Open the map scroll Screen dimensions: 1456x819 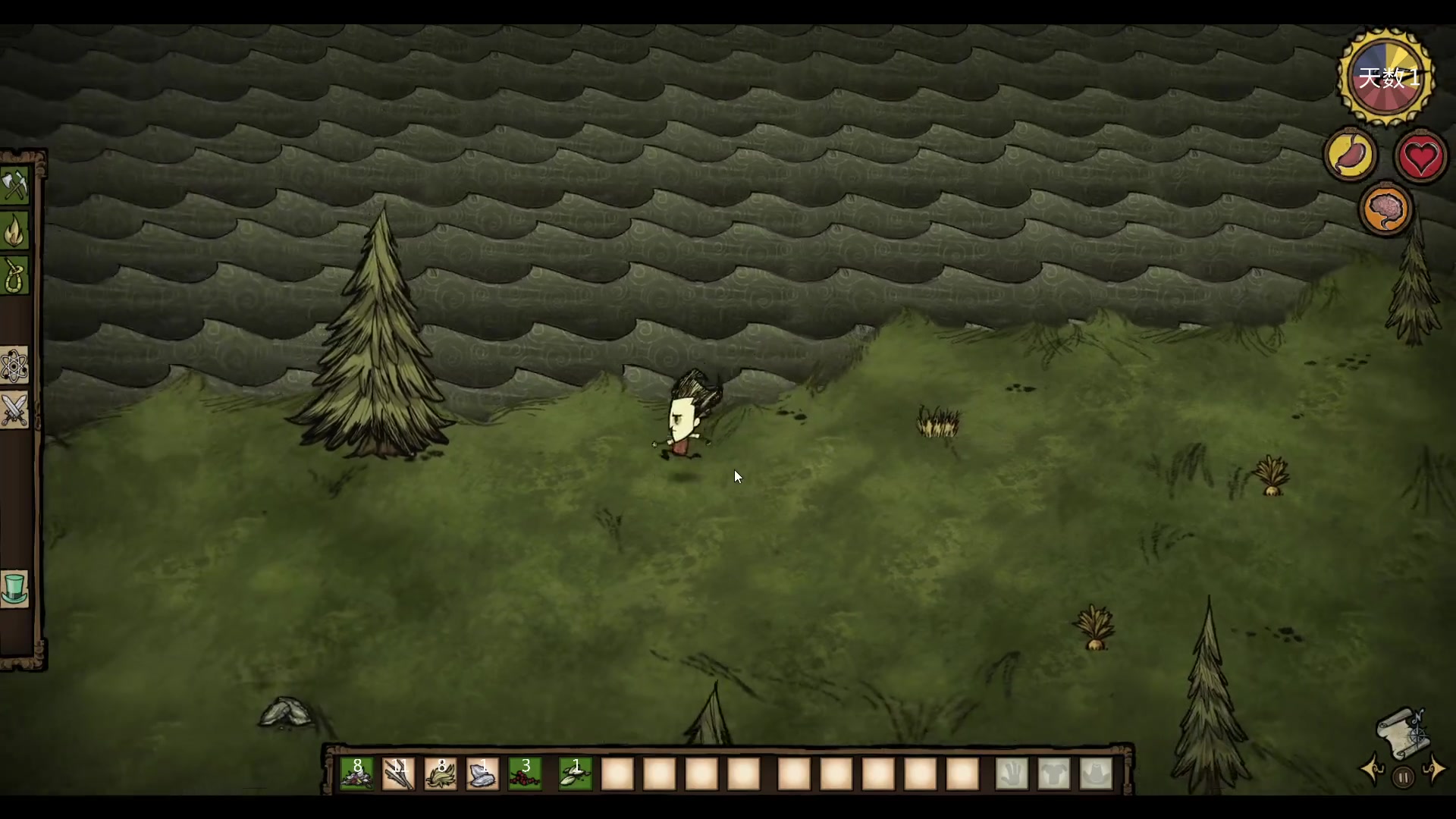[x=1402, y=732]
